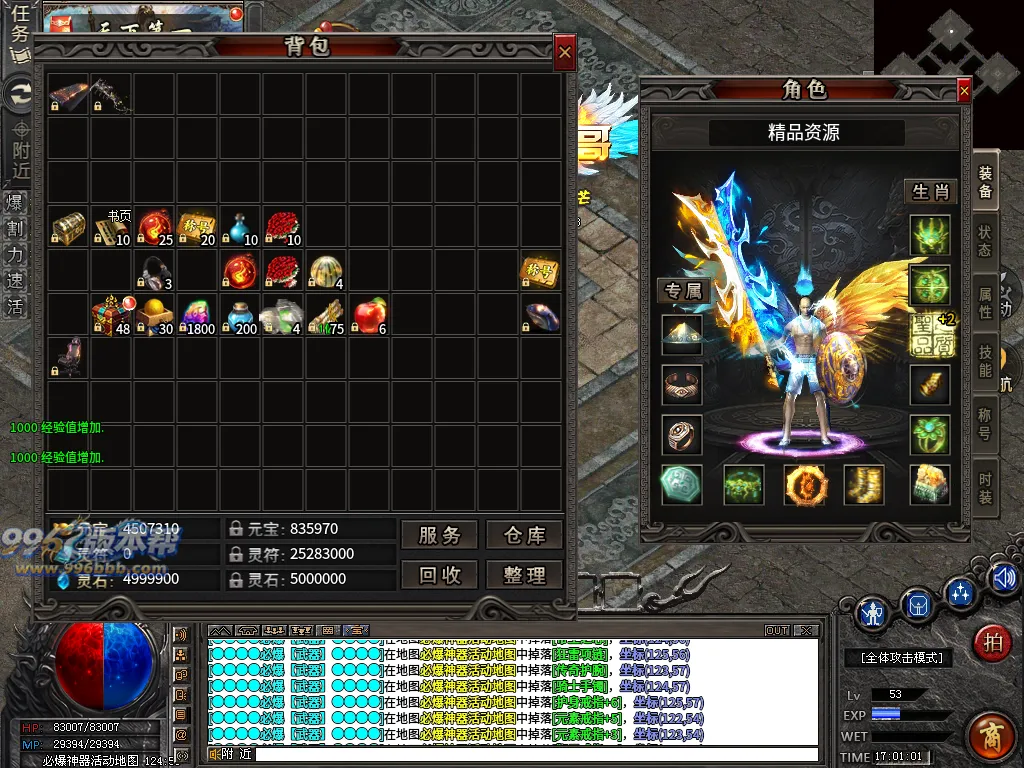The height and width of the screenshot is (768, 1024).
Task: Close the 背包 backpack window
Action: [565, 52]
